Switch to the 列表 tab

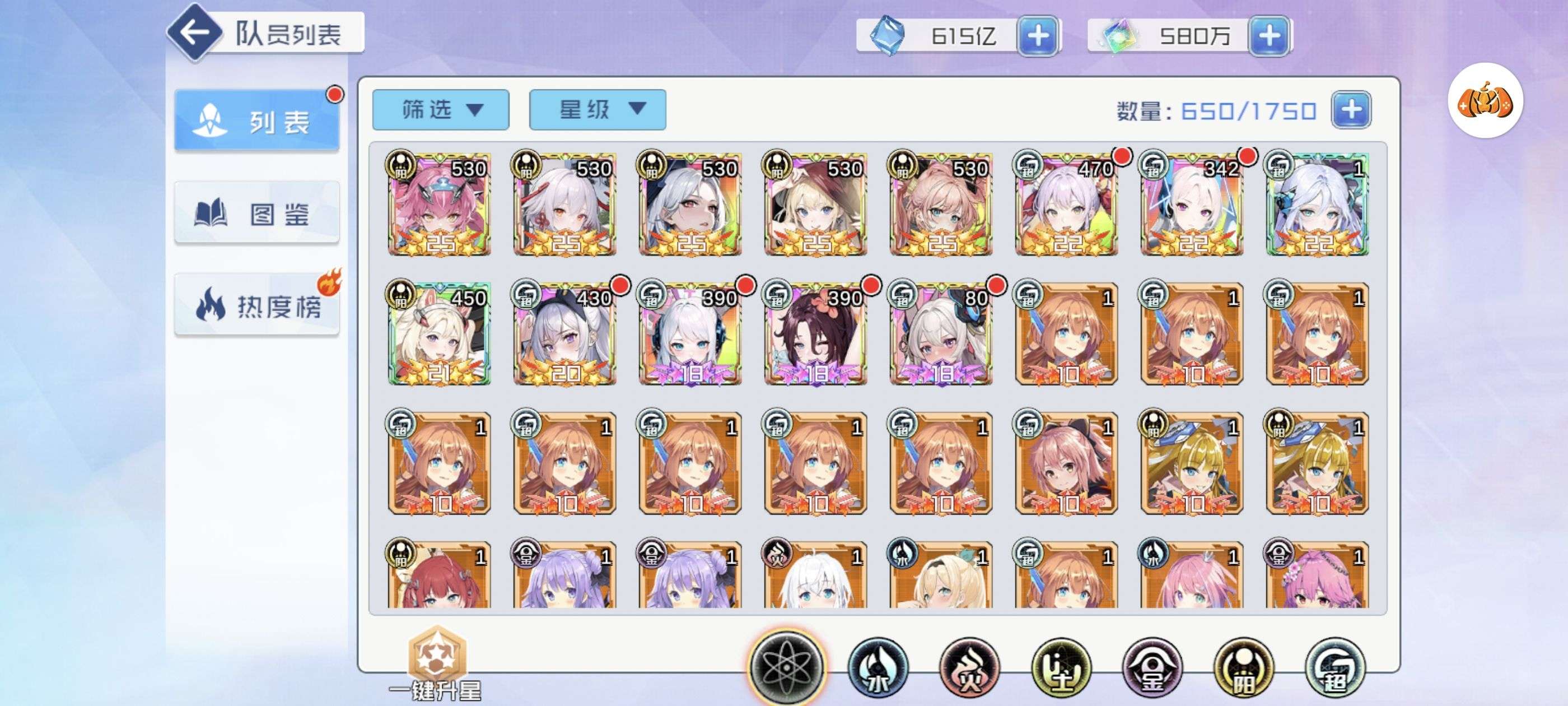tap(257, 121)
